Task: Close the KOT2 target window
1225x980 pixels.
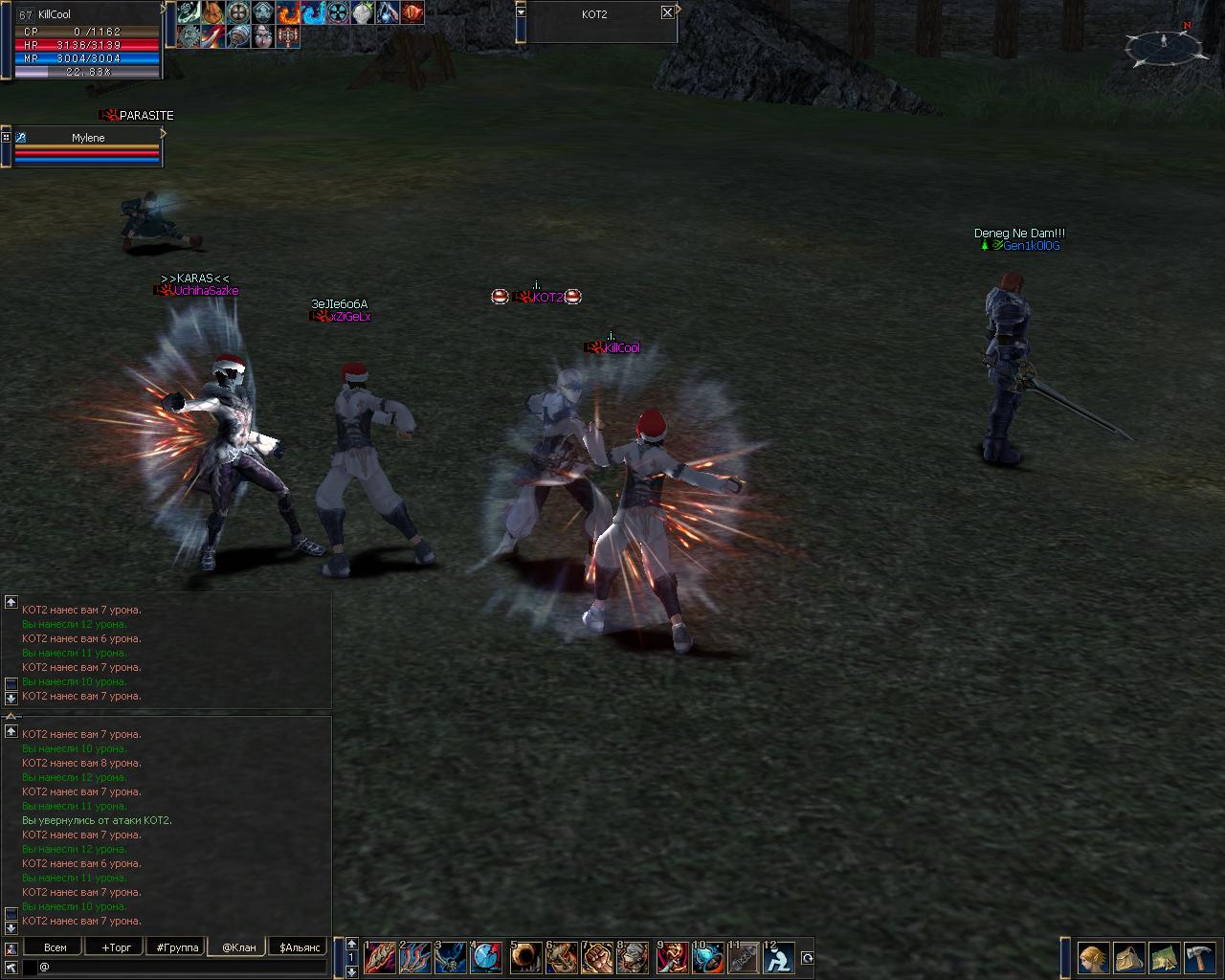Action: (x=667, y=13)
